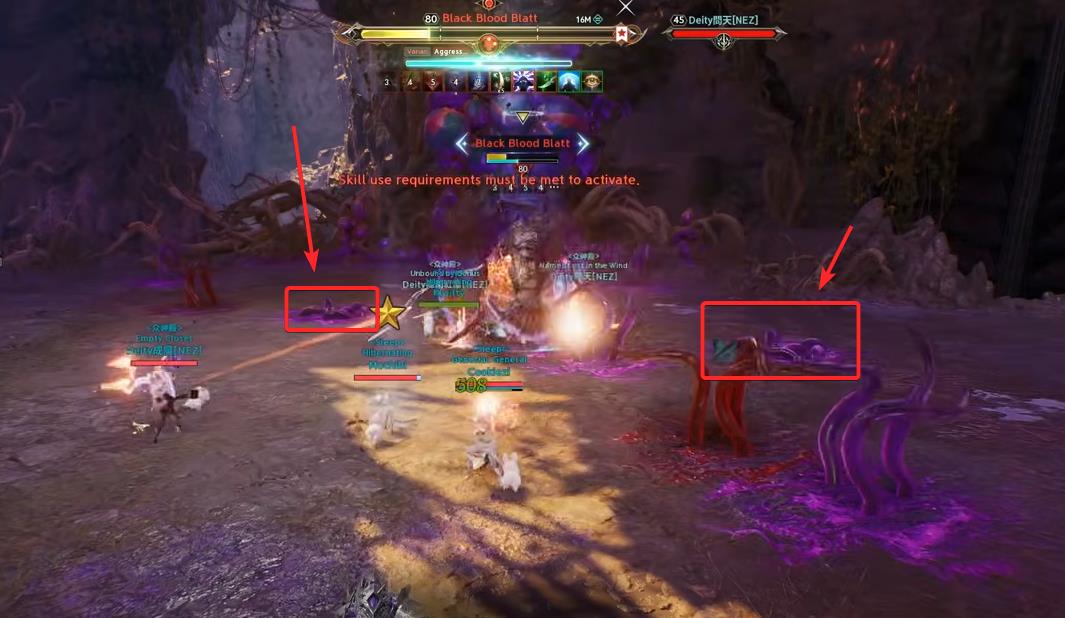Inspect the green dagger debuff icon
The height and width of the screenshot is (618, 1065).
[546, 81]
